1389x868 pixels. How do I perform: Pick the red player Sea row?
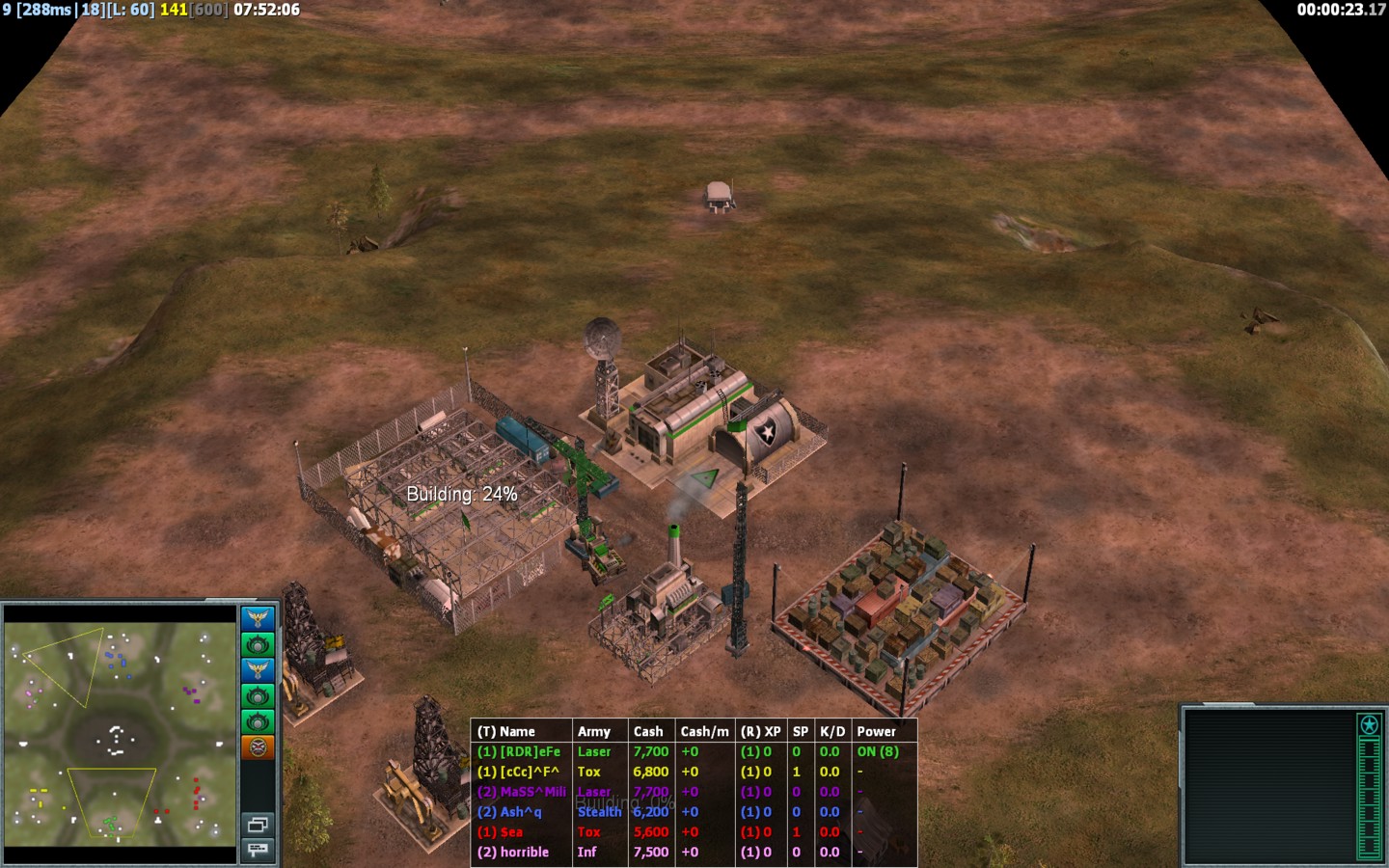click(x=511, y=832)
